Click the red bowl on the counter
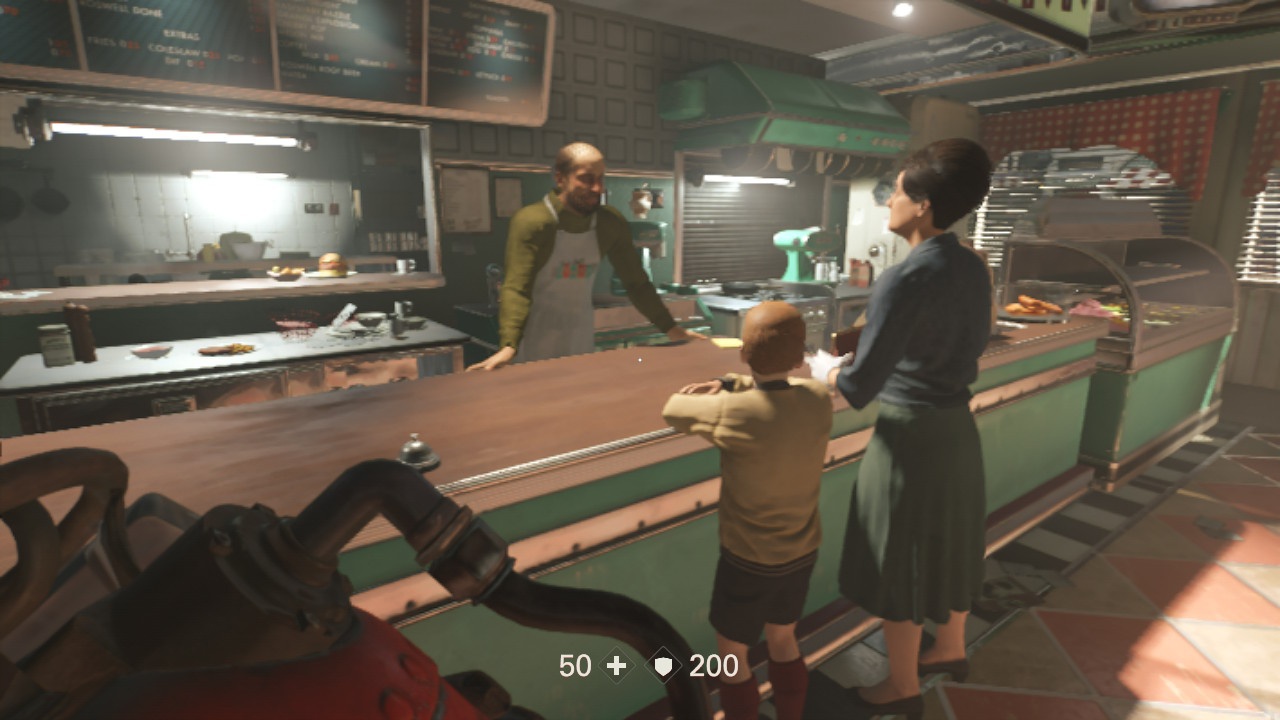1280x720 pixels. point(150,352)
